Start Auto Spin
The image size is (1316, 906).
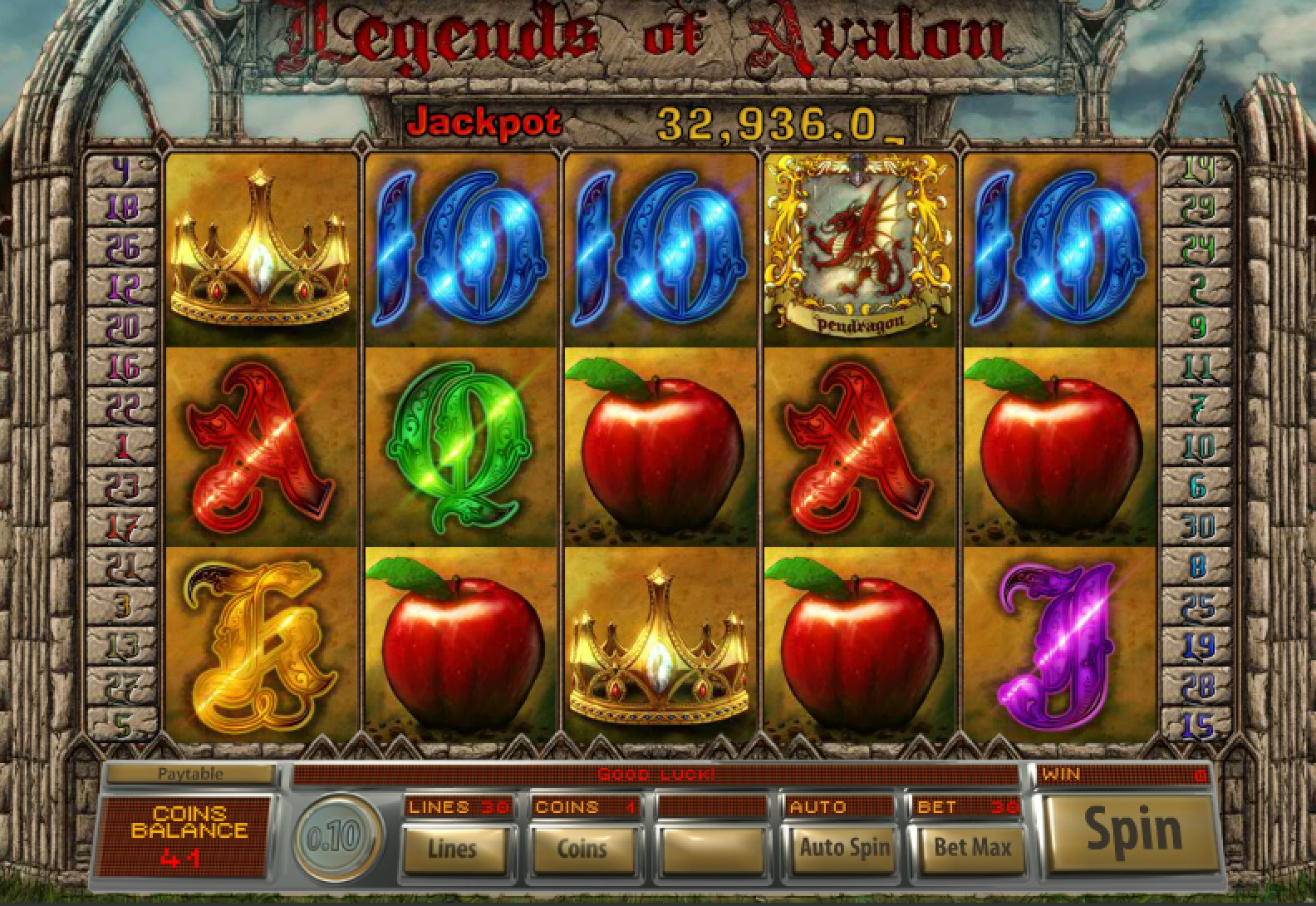point(843,848)
